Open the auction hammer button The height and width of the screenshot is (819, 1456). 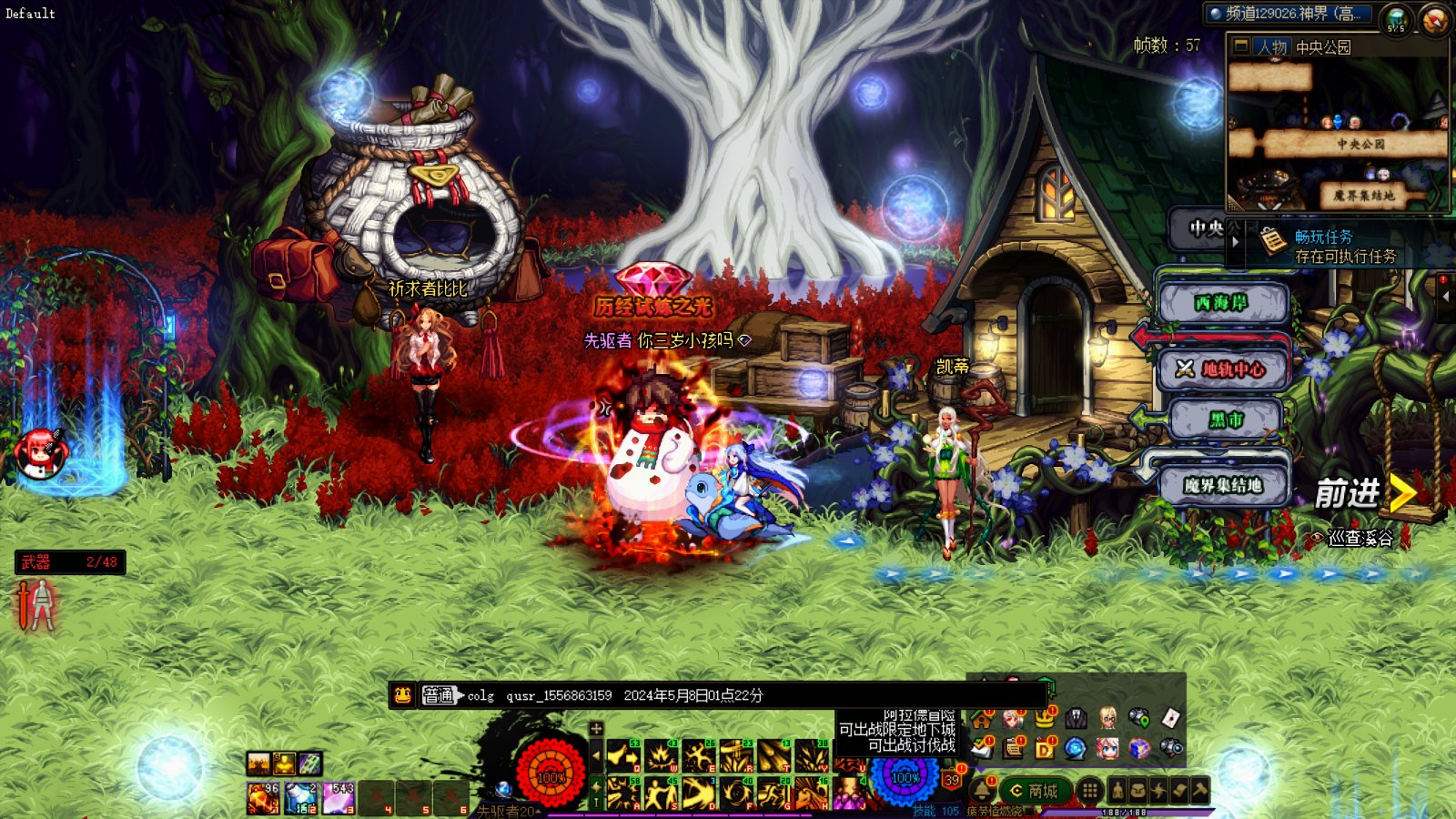1199,791
